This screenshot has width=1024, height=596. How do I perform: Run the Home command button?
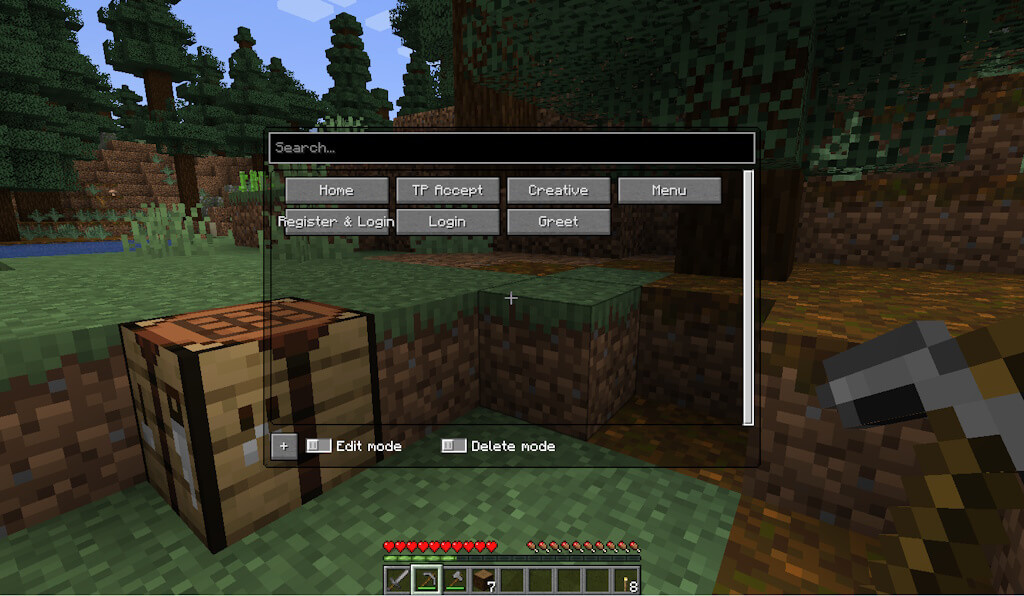336,190
